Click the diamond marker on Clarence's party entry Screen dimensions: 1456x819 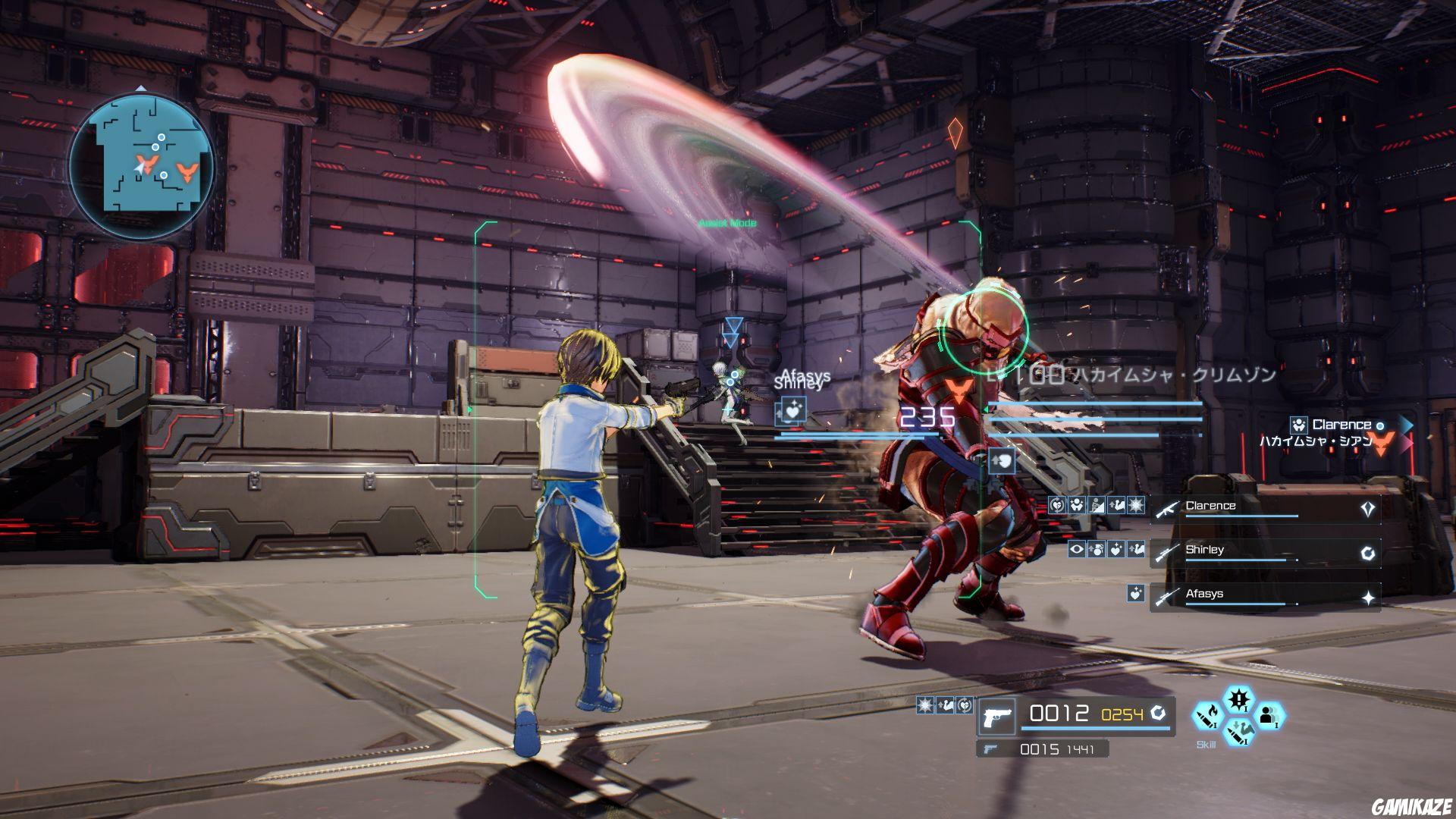pyautogui.click(x=1367, y=507)
